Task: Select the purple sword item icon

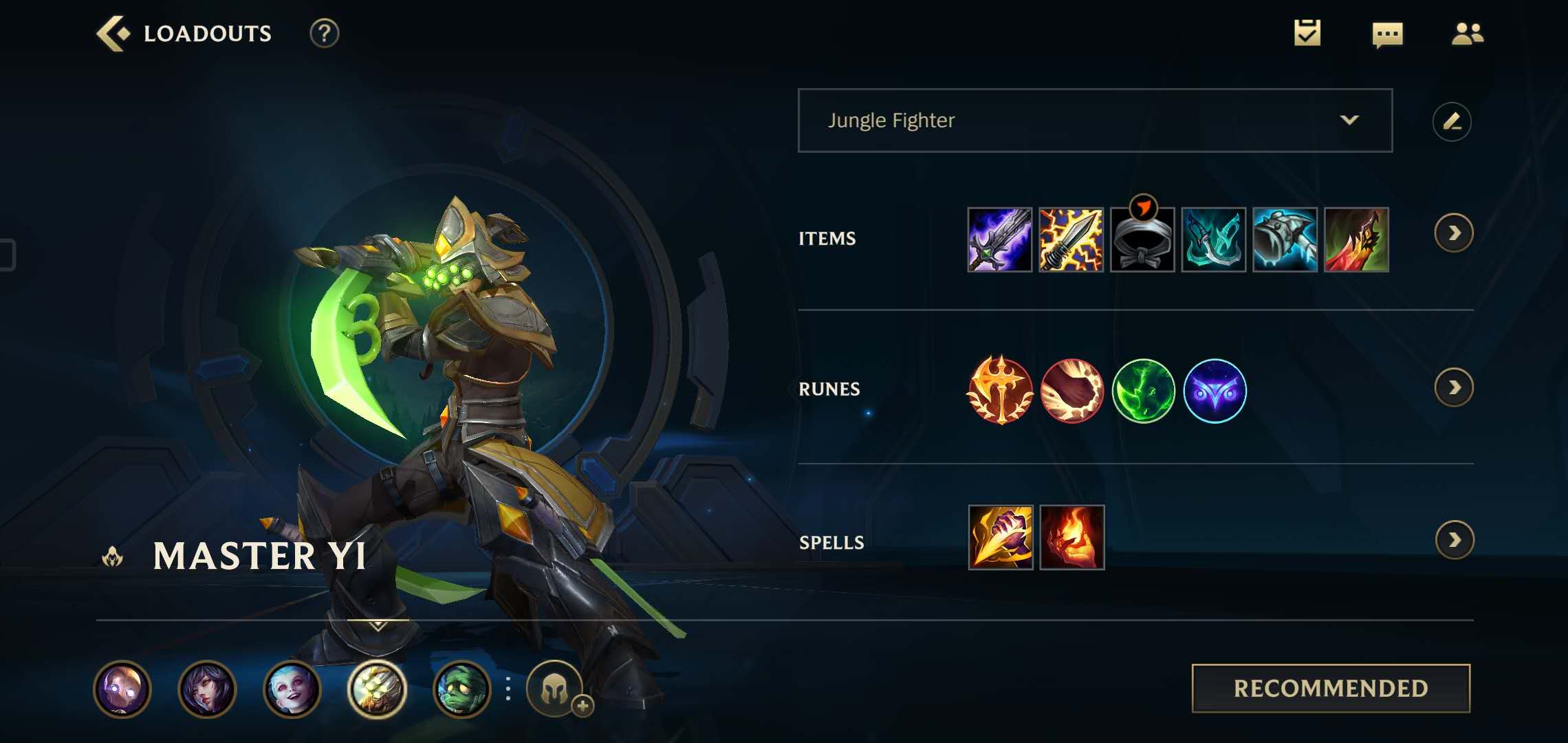Action: pos(999,239)
